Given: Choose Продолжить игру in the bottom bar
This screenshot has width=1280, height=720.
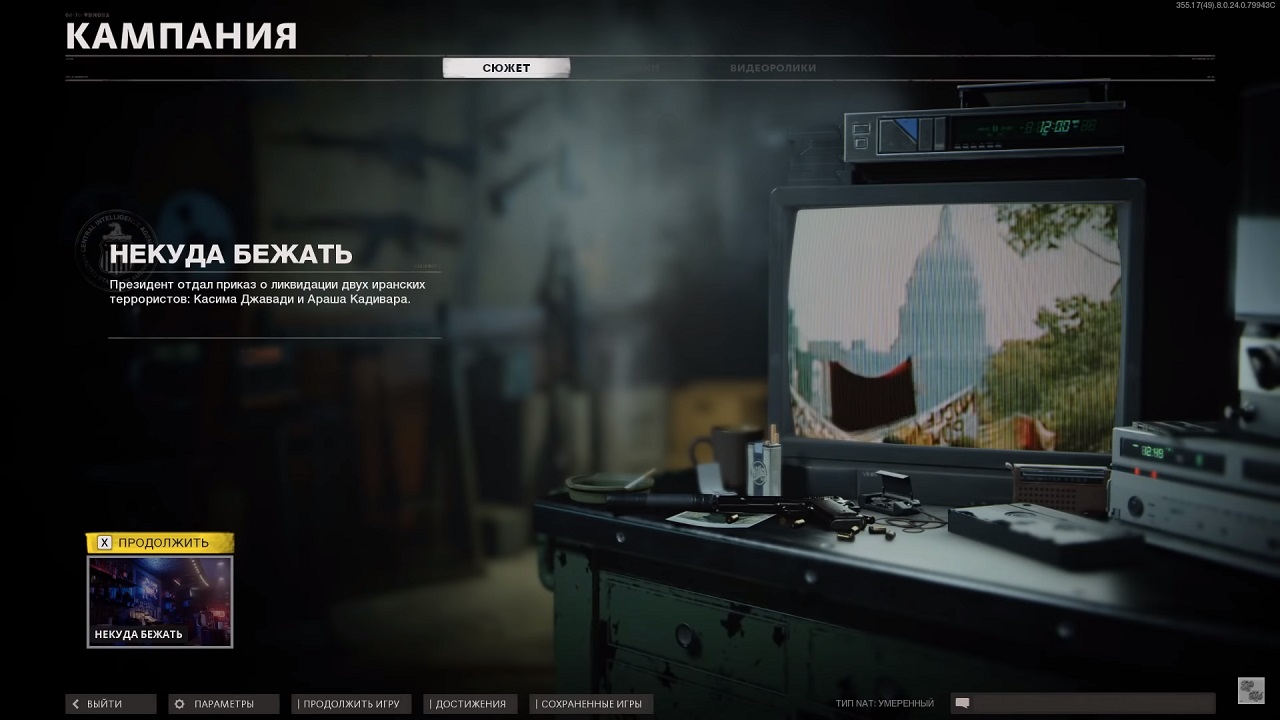Looking at the screenshot, I should click(350, 704).
